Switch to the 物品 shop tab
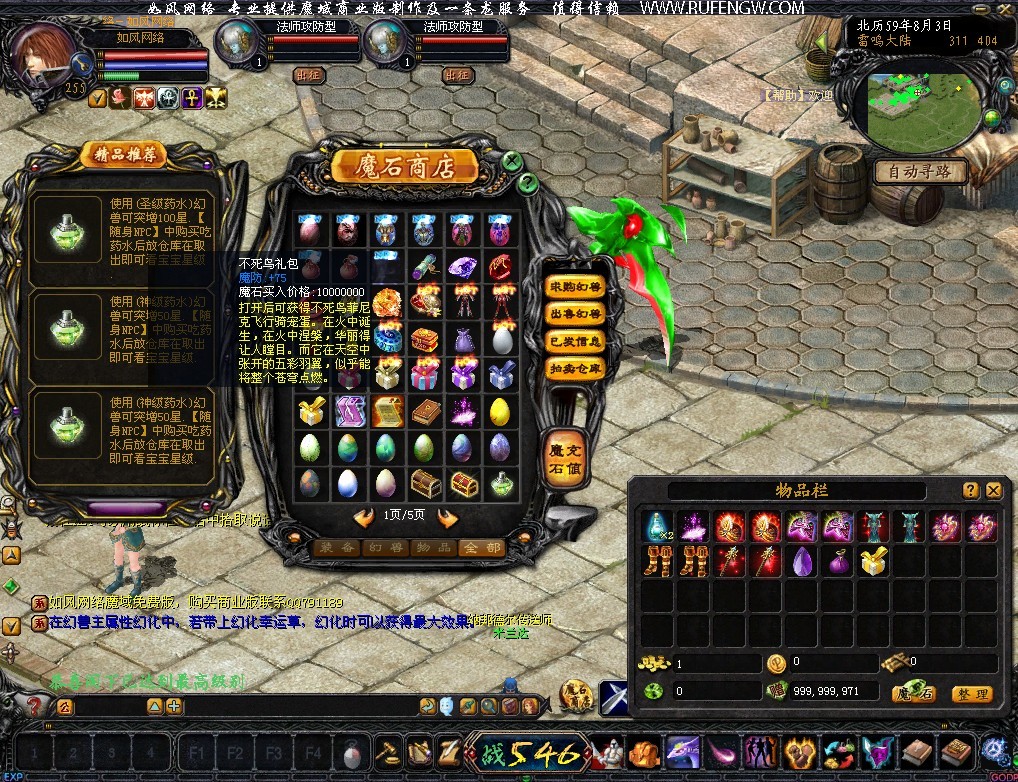 point(435,548)
